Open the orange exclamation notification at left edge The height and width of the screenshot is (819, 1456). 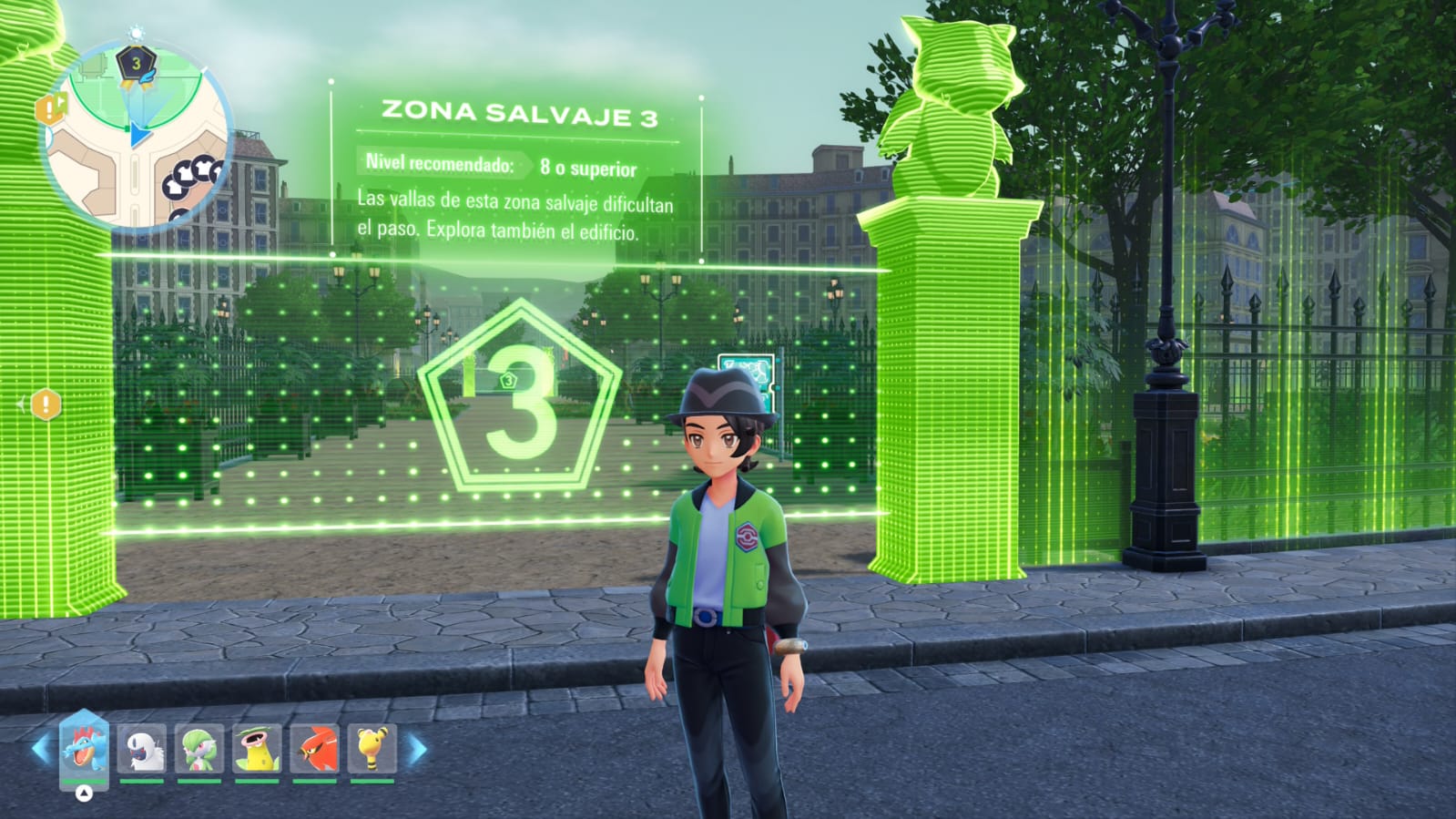[x=46, y=404]
